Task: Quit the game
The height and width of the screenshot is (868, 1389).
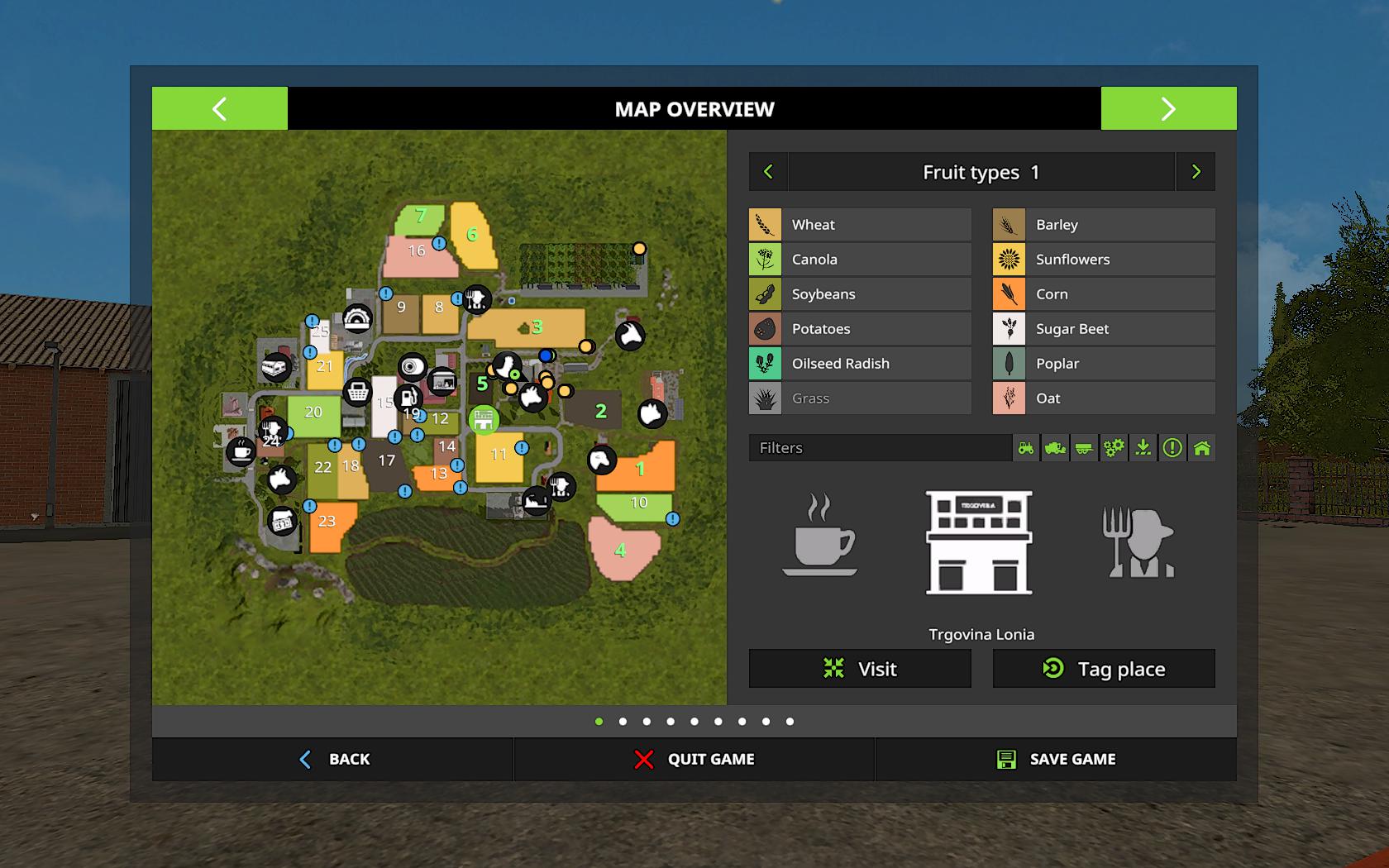Action: (694, 759)
